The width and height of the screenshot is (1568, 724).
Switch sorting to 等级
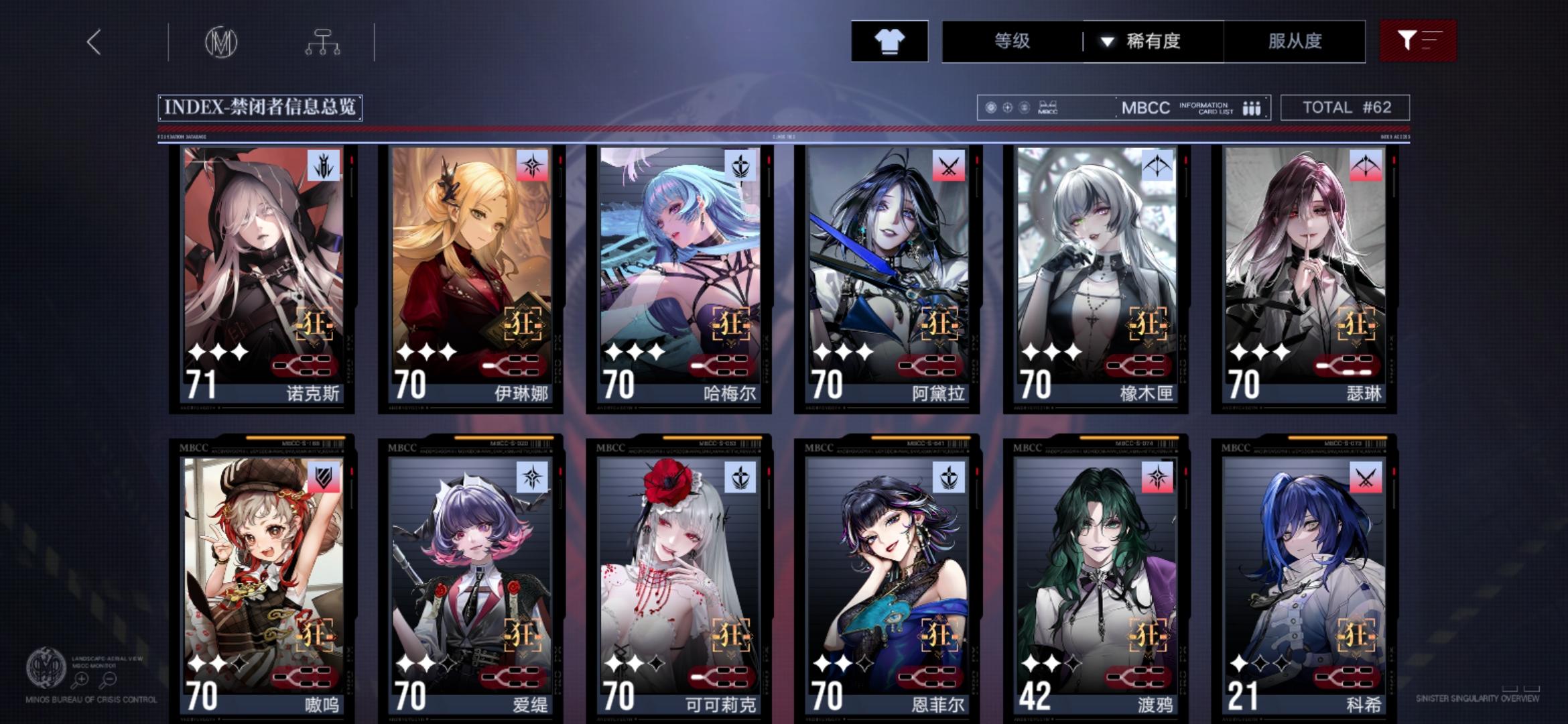tap(1012, 42)
